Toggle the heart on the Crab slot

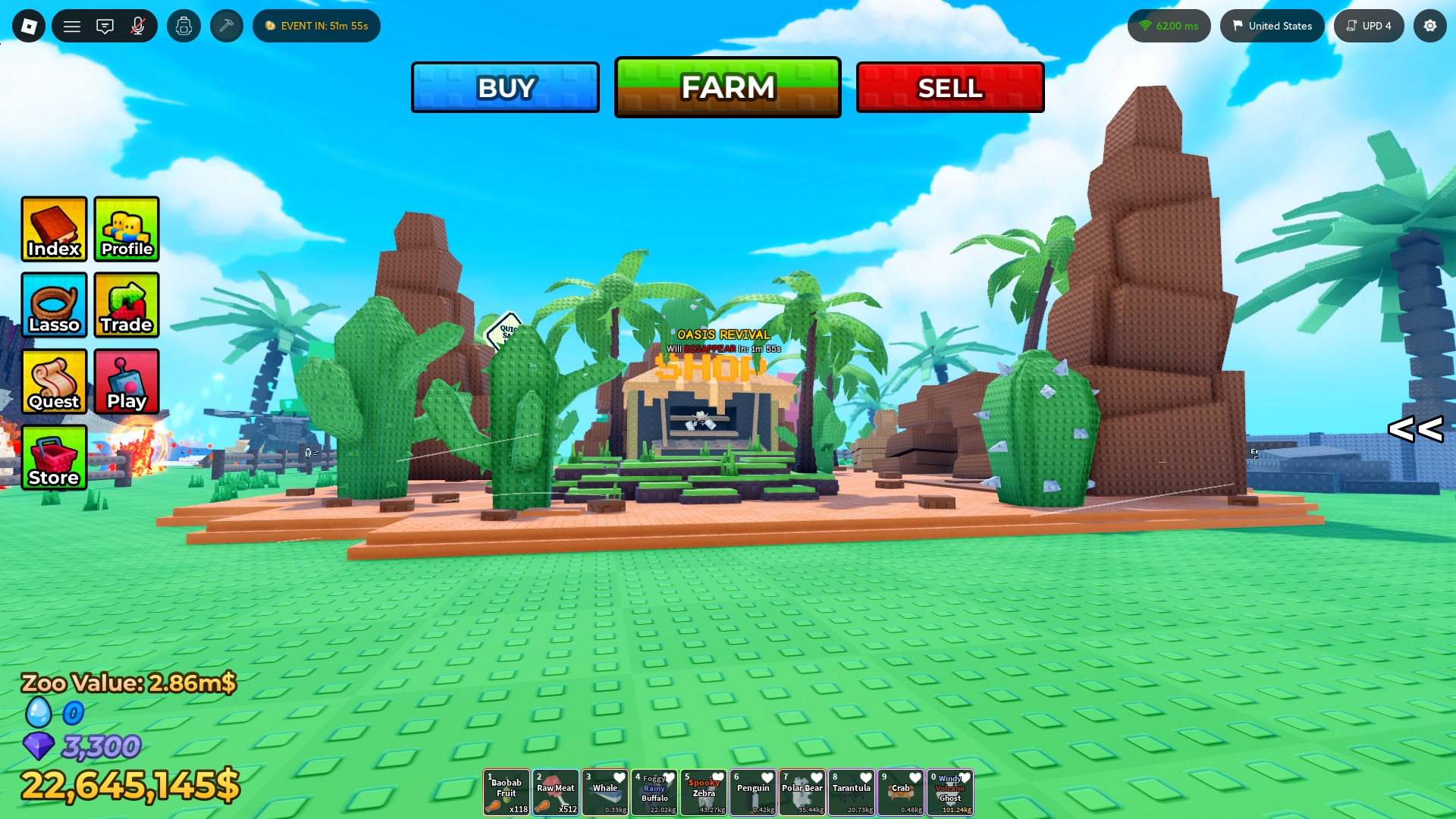click(915, 777)
